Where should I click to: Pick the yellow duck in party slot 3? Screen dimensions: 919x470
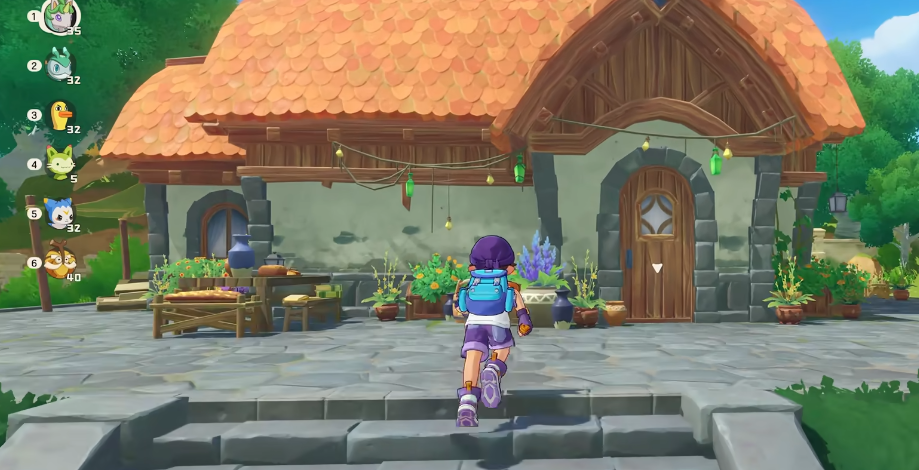tap(61, 114)
